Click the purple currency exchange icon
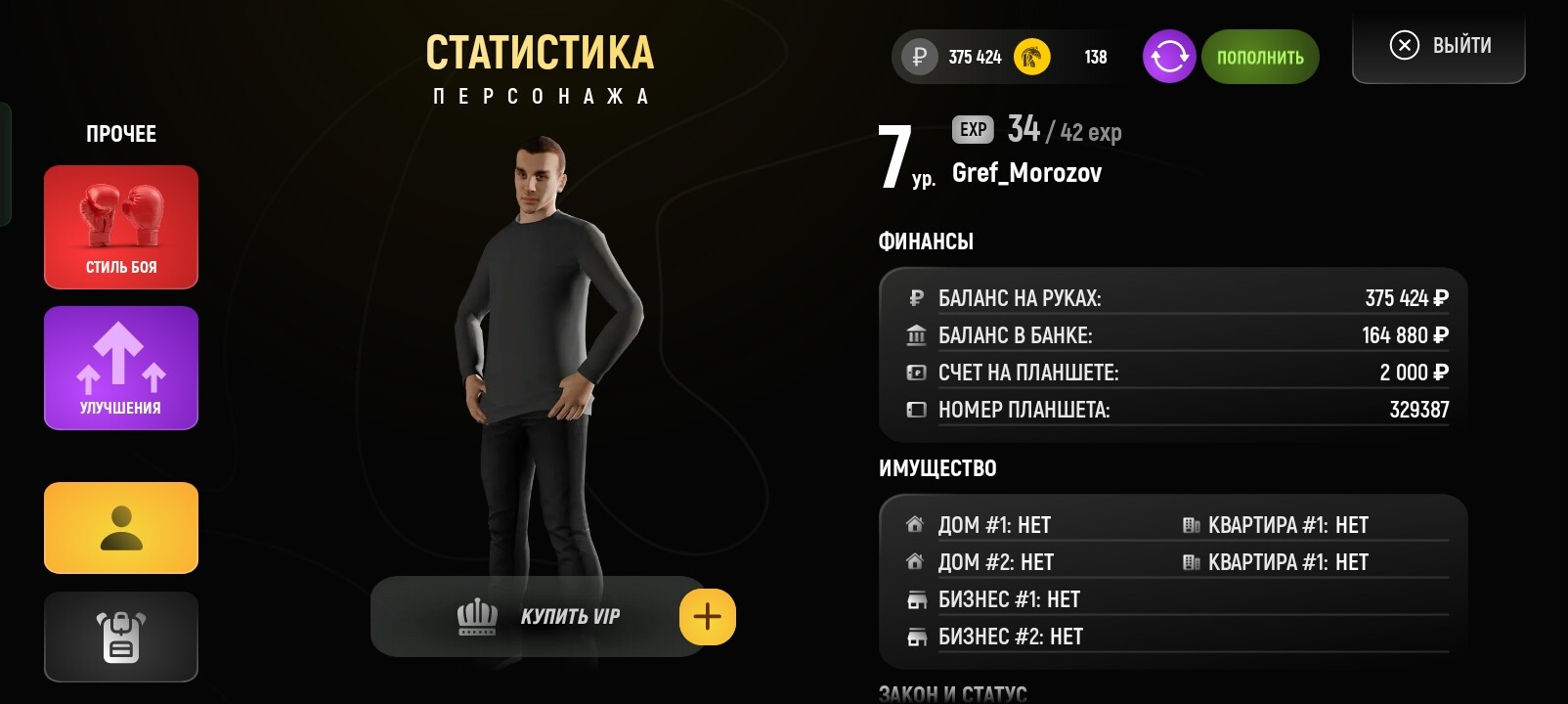The height and width of the screenshot is (704, 1568). click(1169, 56)
